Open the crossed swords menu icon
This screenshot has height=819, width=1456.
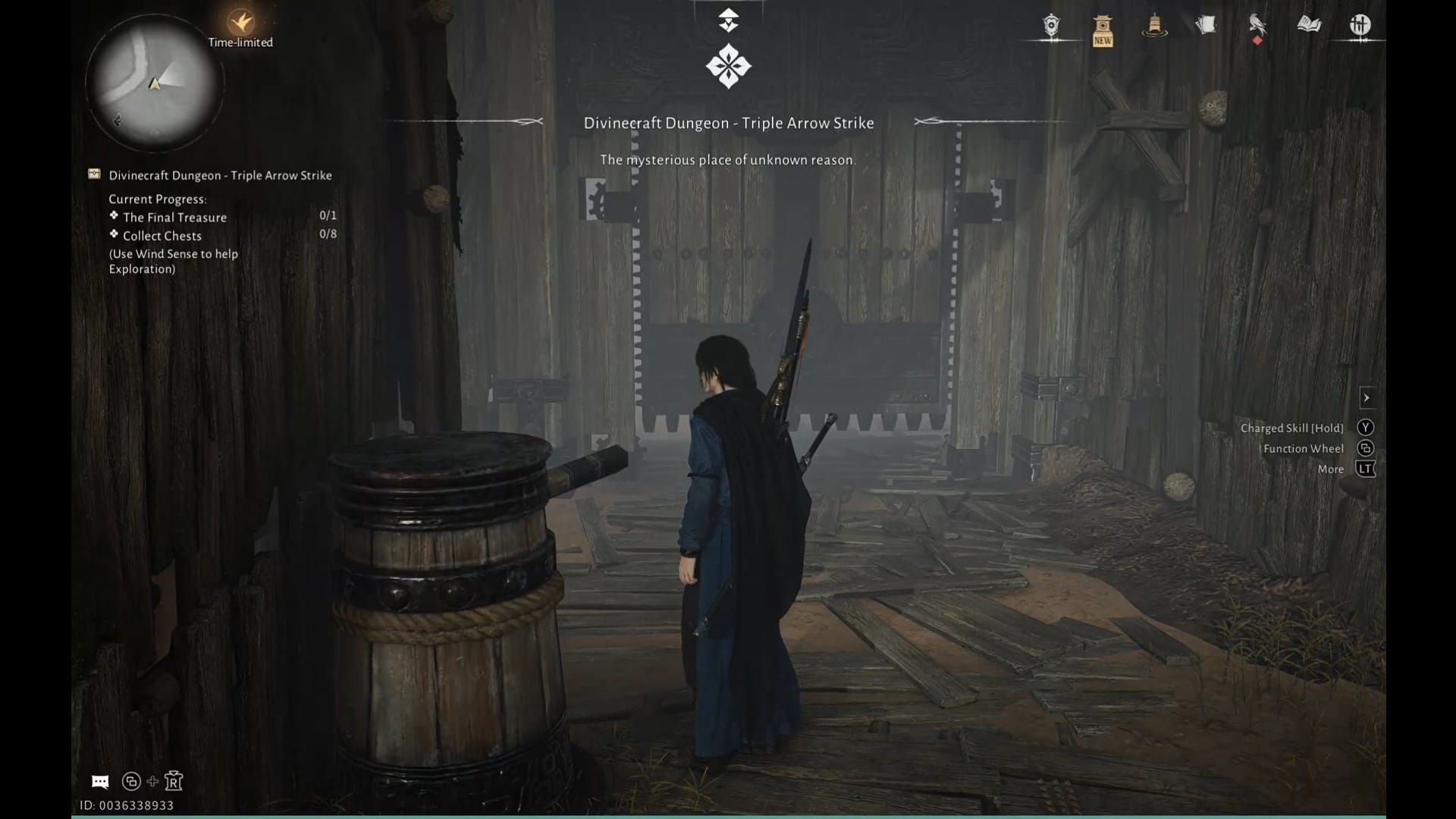tap(1361, 25)
